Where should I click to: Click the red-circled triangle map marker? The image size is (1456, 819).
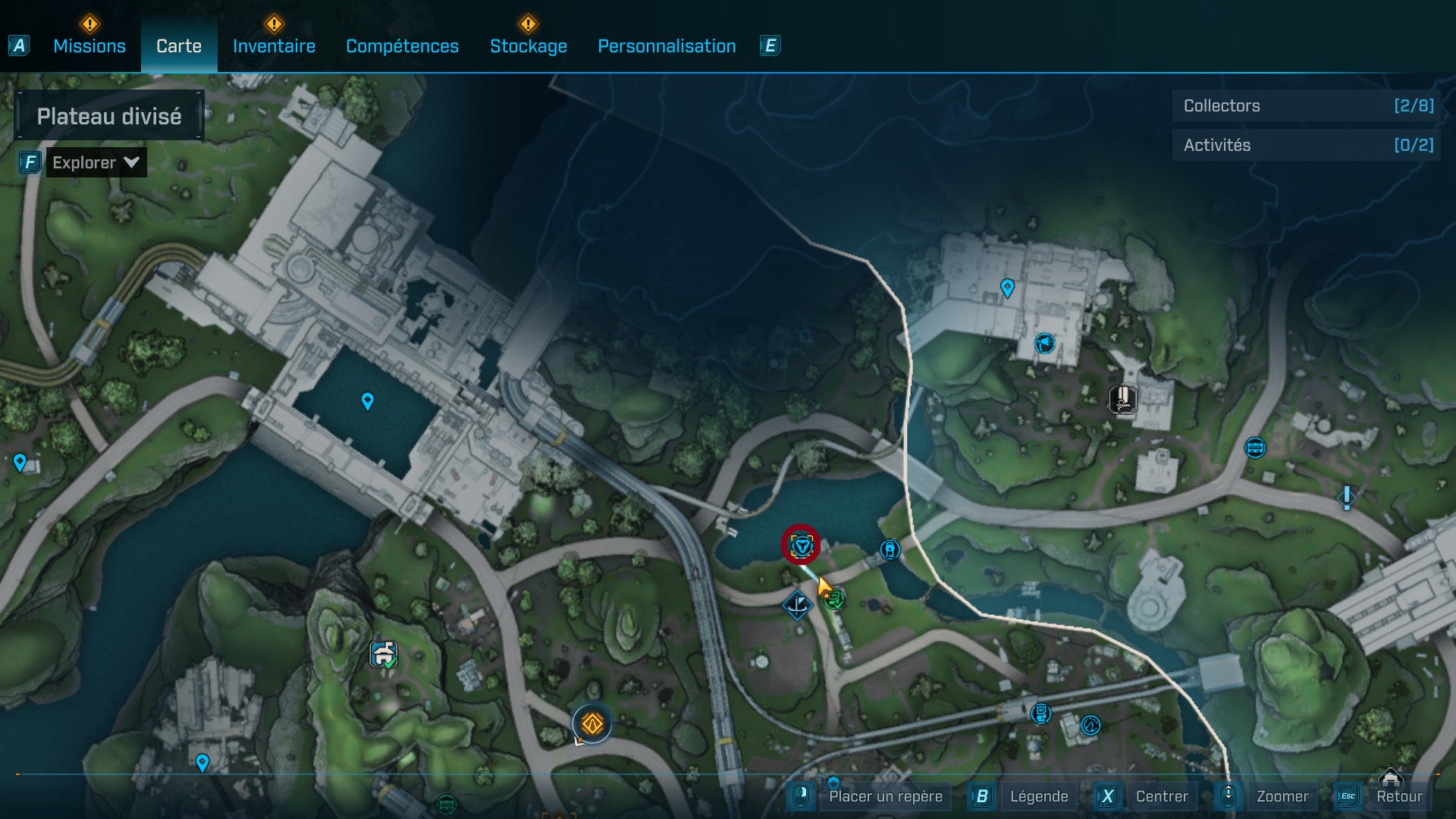(x=801, y=544)
